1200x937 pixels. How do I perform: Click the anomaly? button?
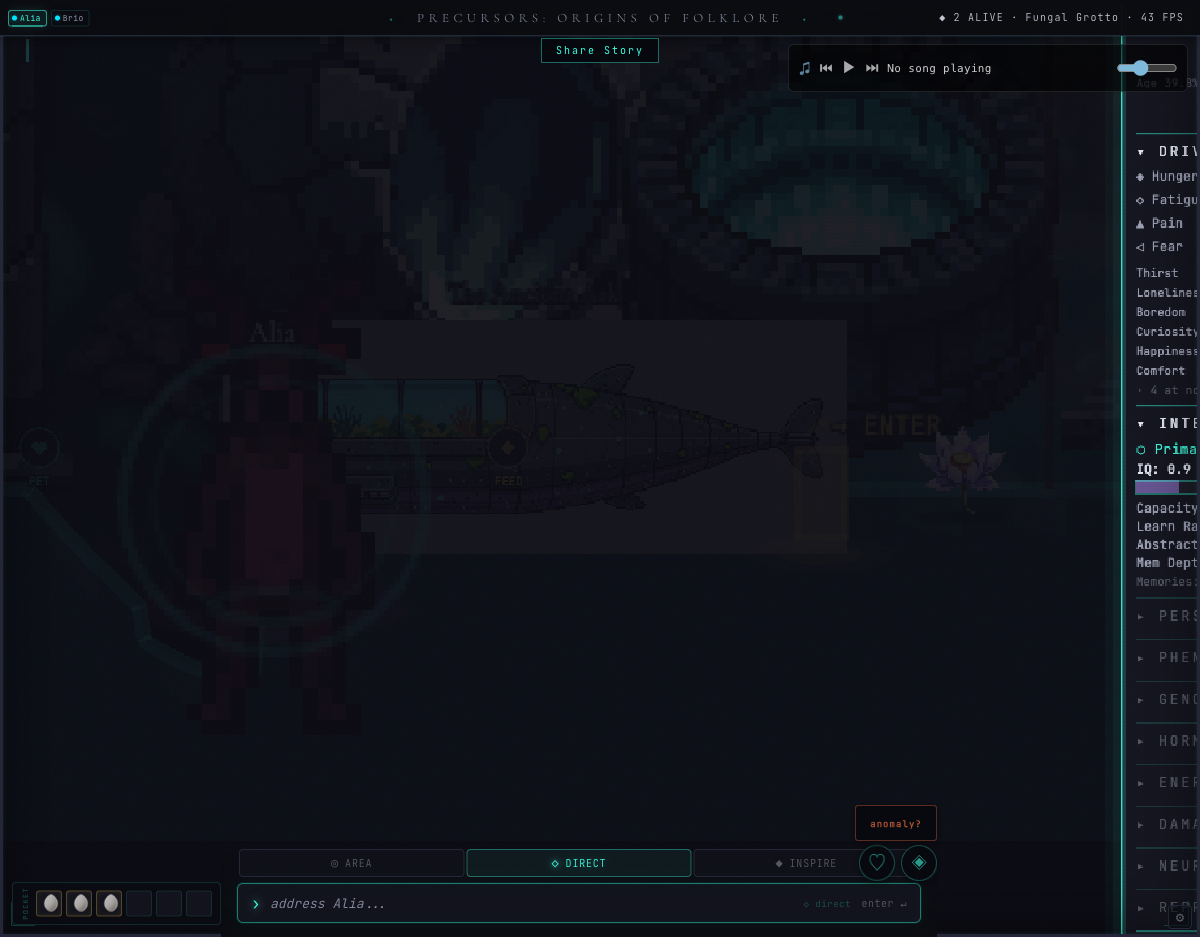[895, 824]
